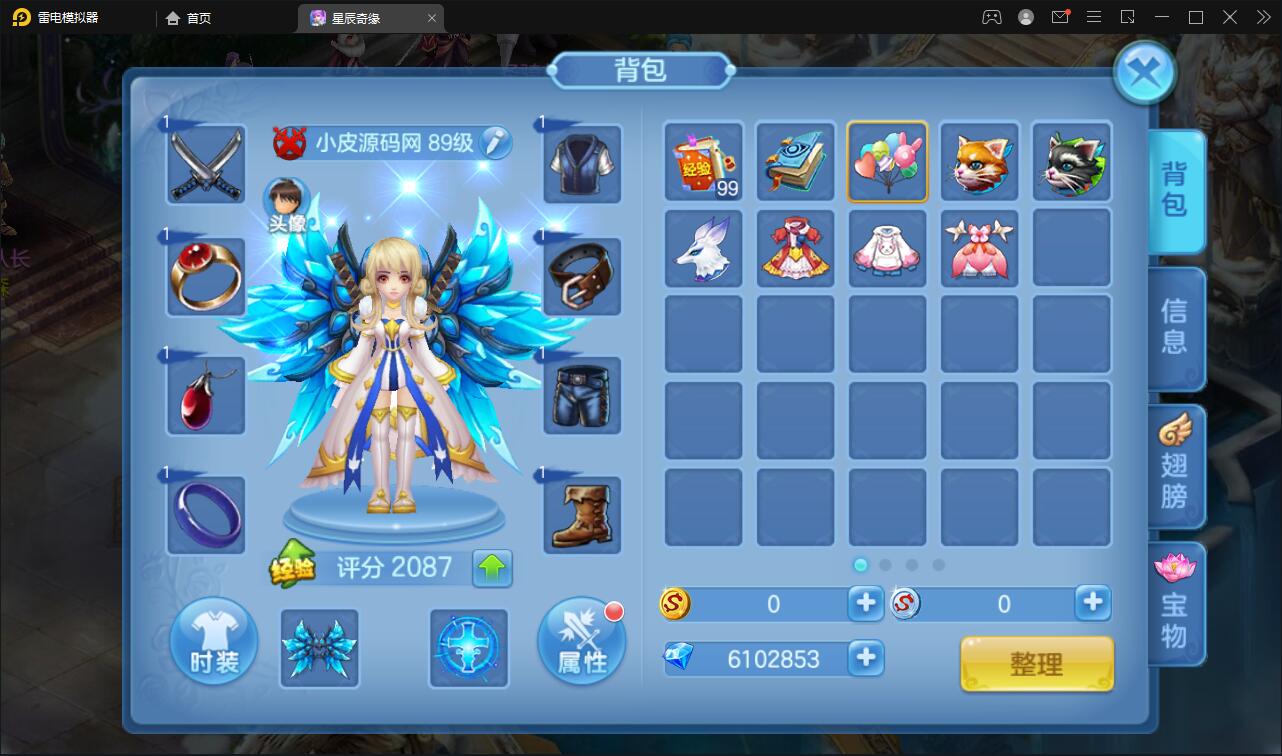The height and width of the screenshot is (756, 1282).
Task: Click the equipped dual swords slot
Action: pyautogui.click(x=205, y=162)
